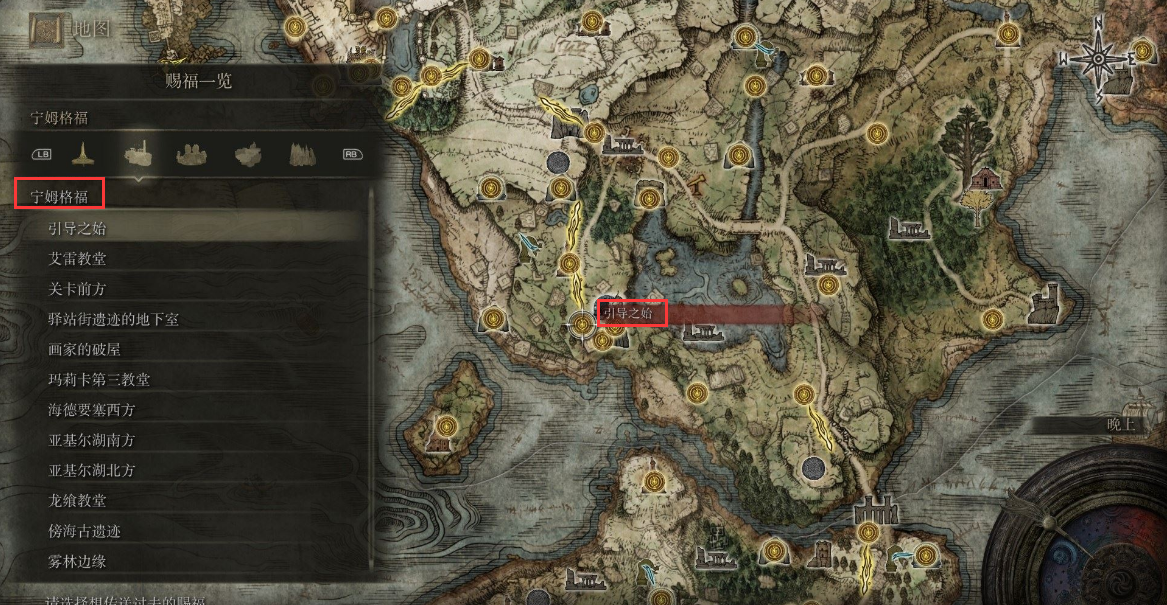Select the 关卡前方 list row
The height and width of the screenshot is (605, 1167).
tap(78, 289)
